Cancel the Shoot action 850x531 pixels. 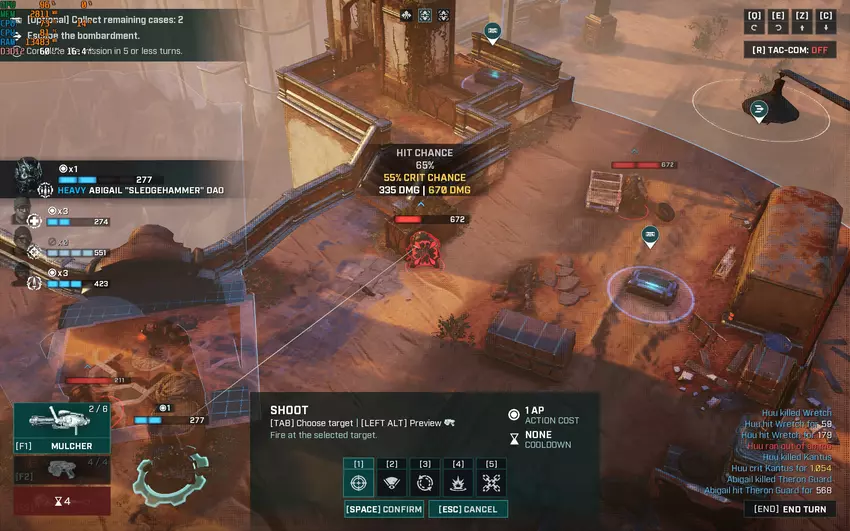click(x=468, y=509)
